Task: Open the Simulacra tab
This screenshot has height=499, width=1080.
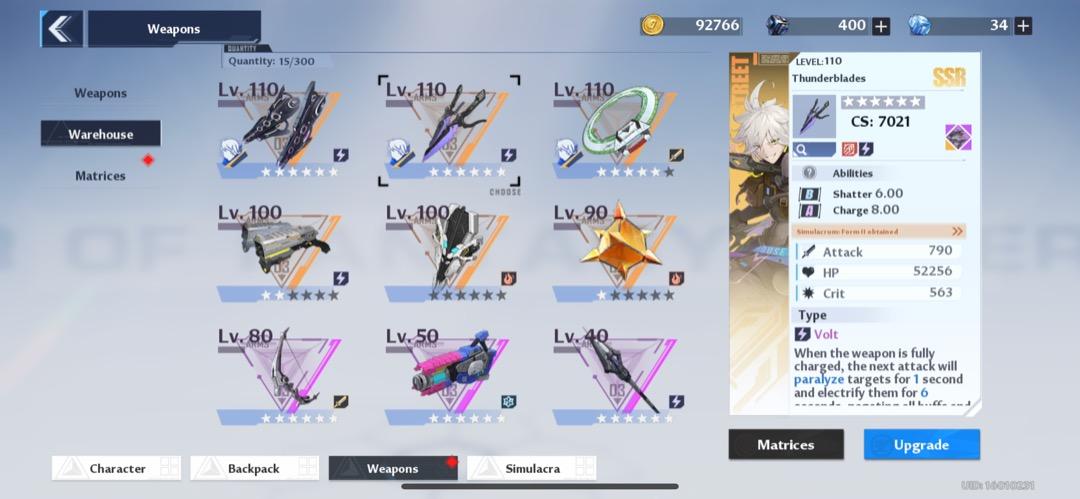Action: [531, 468]
